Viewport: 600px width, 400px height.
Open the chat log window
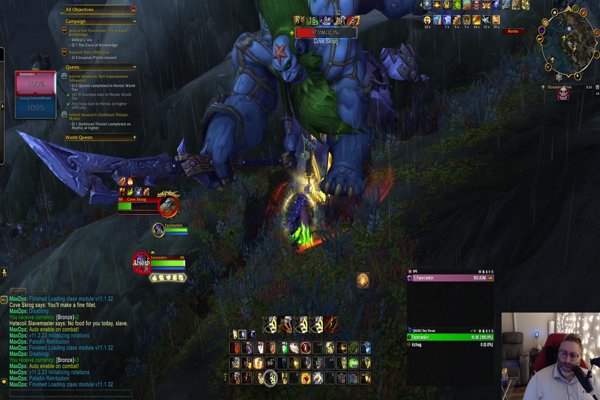point(70,340)
